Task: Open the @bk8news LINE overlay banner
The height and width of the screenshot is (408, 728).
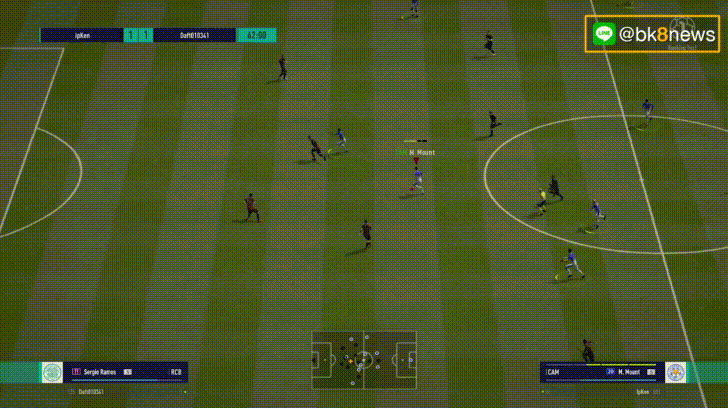Action: pos(652,34)
